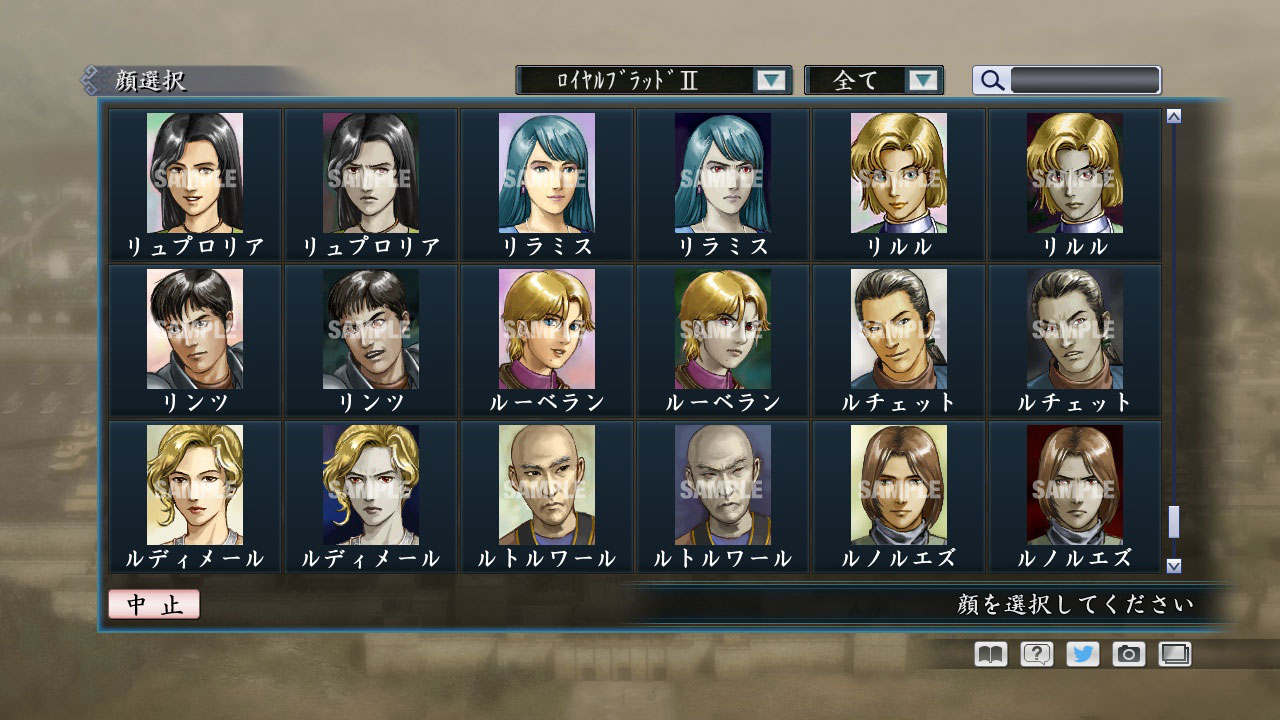Click the magnifying glass search icon

[x=991, y=80]
